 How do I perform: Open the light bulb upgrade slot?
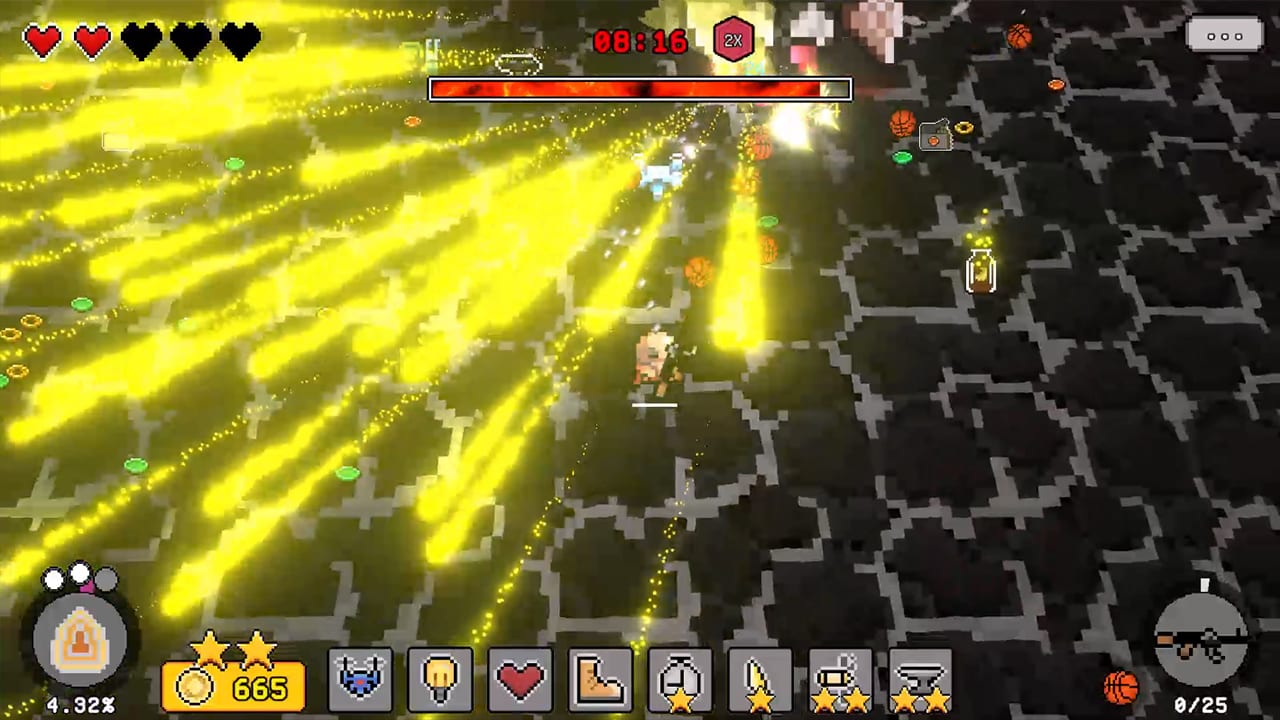click(440, 678)
